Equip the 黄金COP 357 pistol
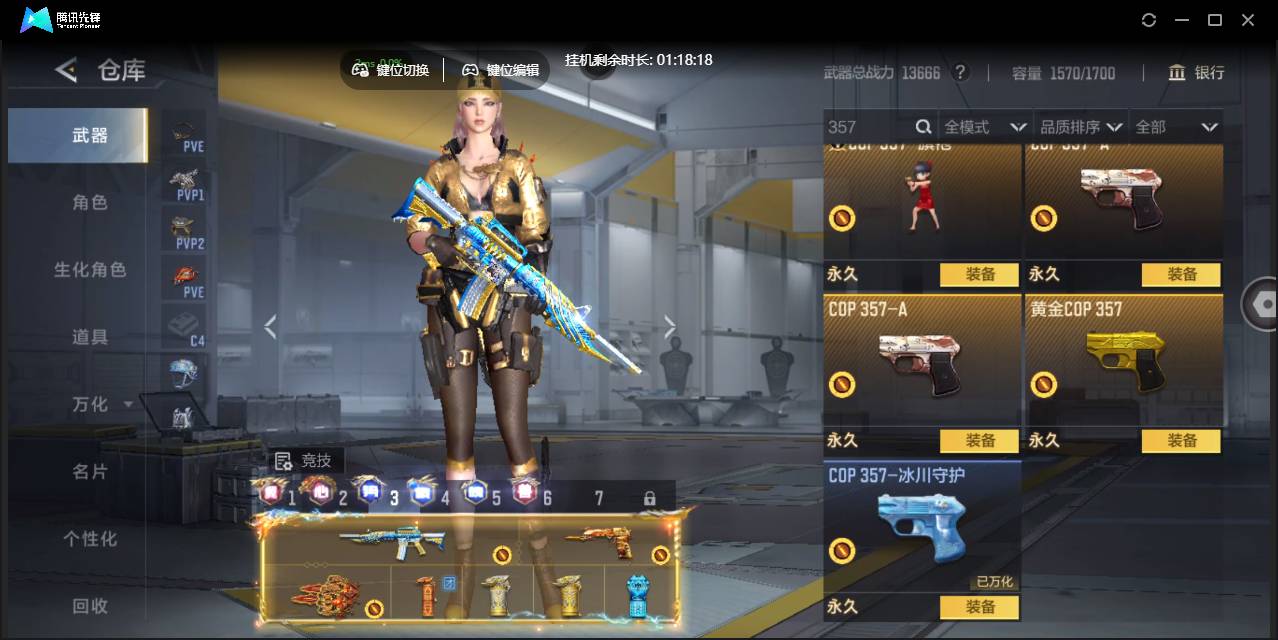This screenshot has height=640, width=1278. (1181, 440)
